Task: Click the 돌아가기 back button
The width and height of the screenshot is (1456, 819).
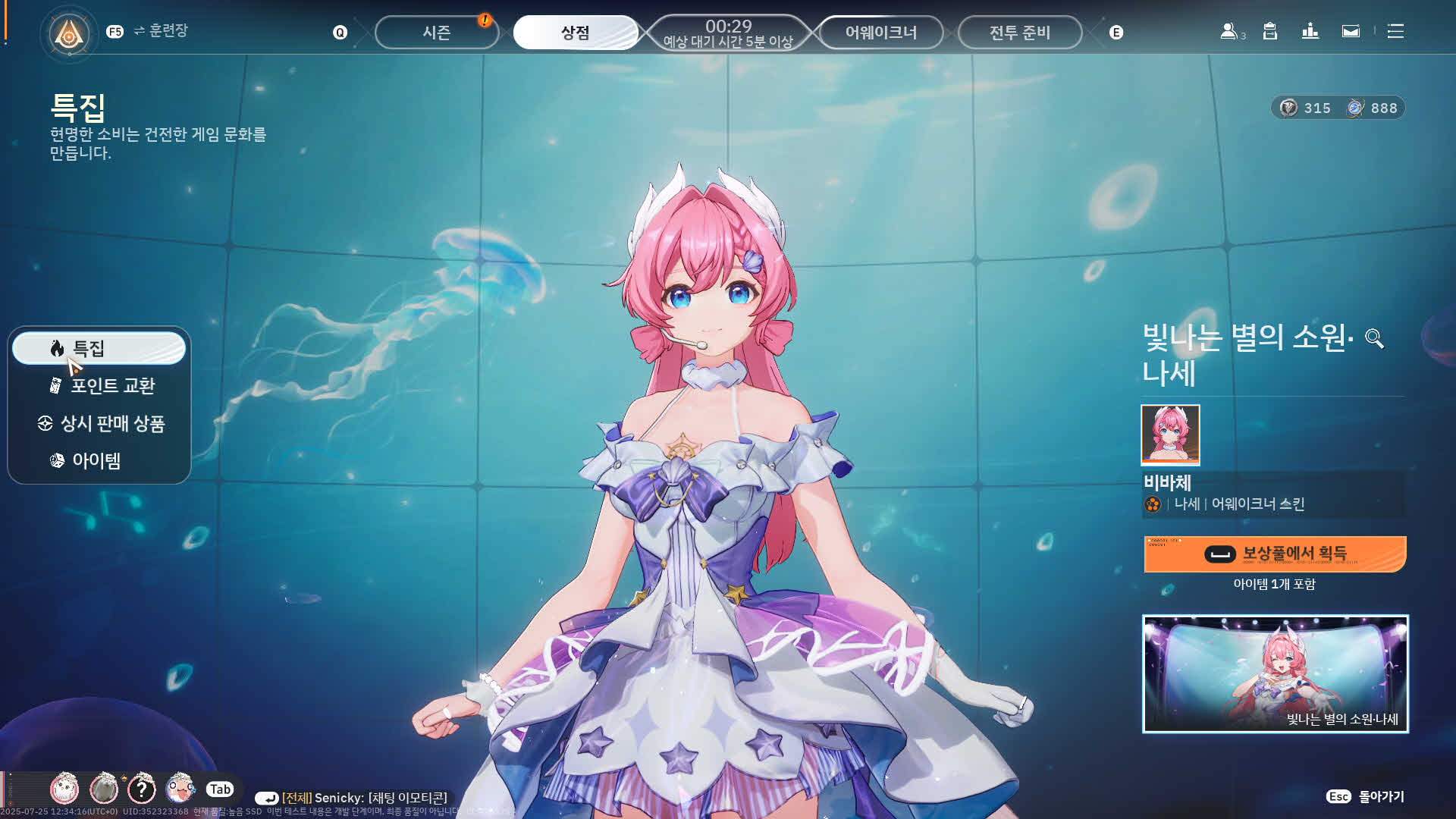Action: pyautogui.click(x=1366, y=796)
